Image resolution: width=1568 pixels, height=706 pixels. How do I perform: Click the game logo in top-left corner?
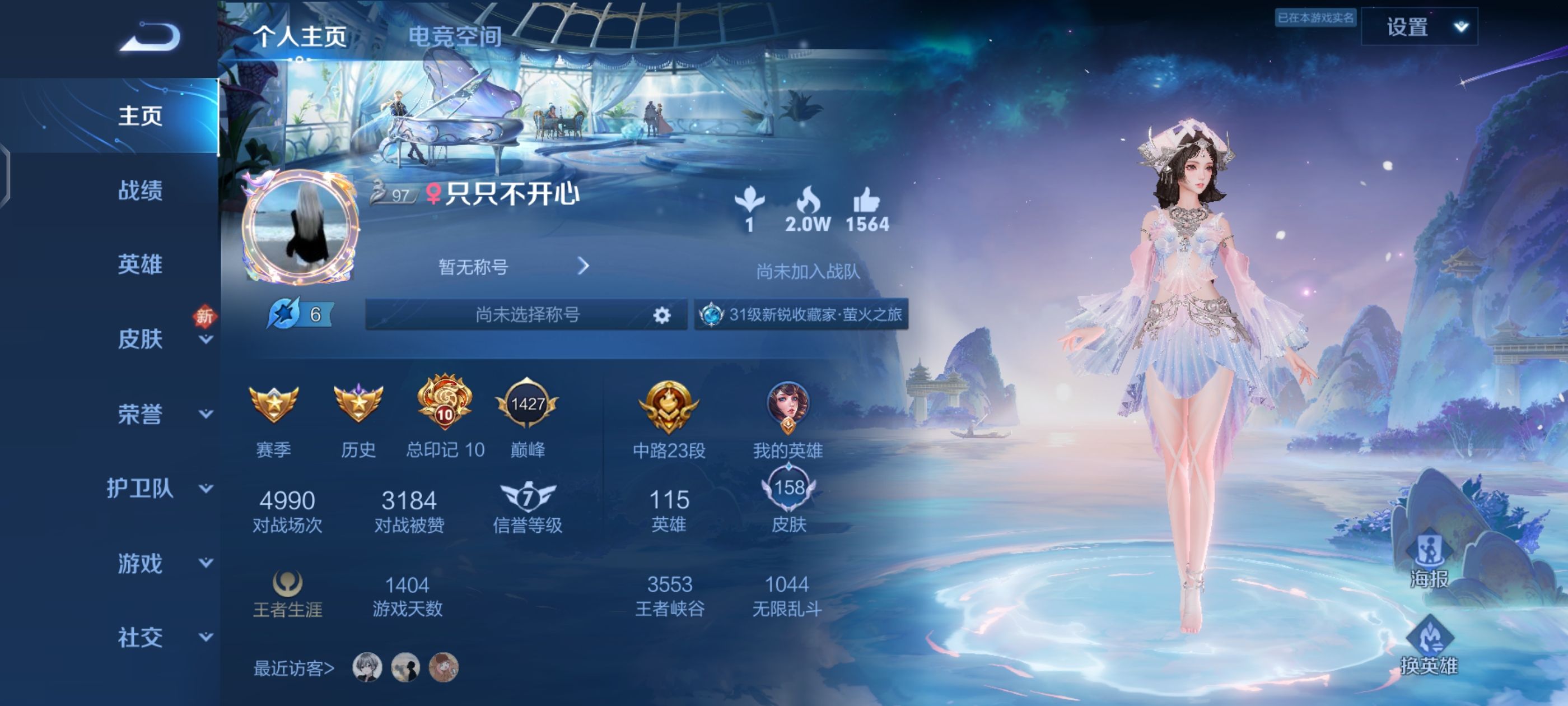(x=147, y=36)
